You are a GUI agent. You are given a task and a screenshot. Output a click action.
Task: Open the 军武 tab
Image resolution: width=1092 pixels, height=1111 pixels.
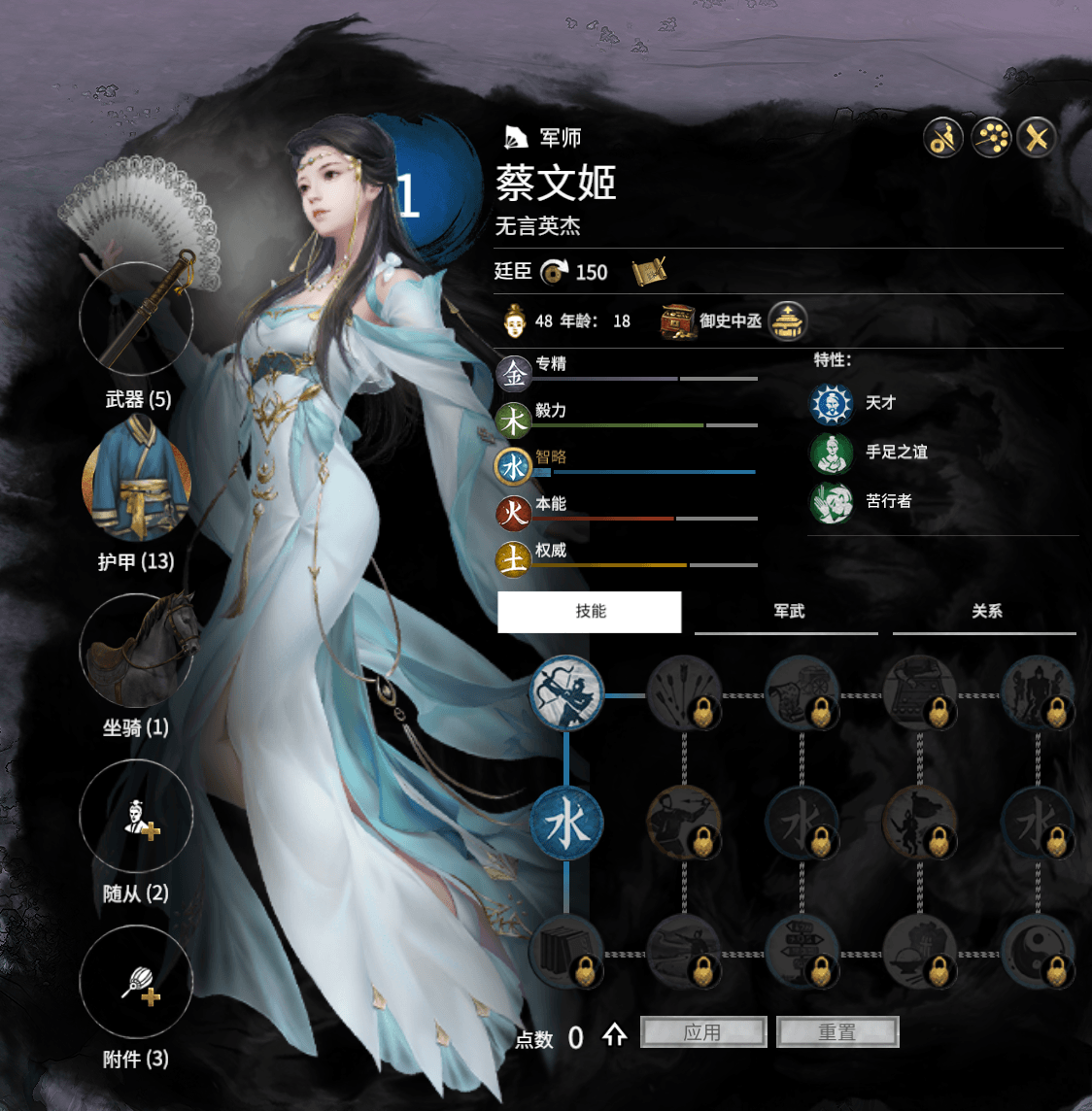coord(787,612)
